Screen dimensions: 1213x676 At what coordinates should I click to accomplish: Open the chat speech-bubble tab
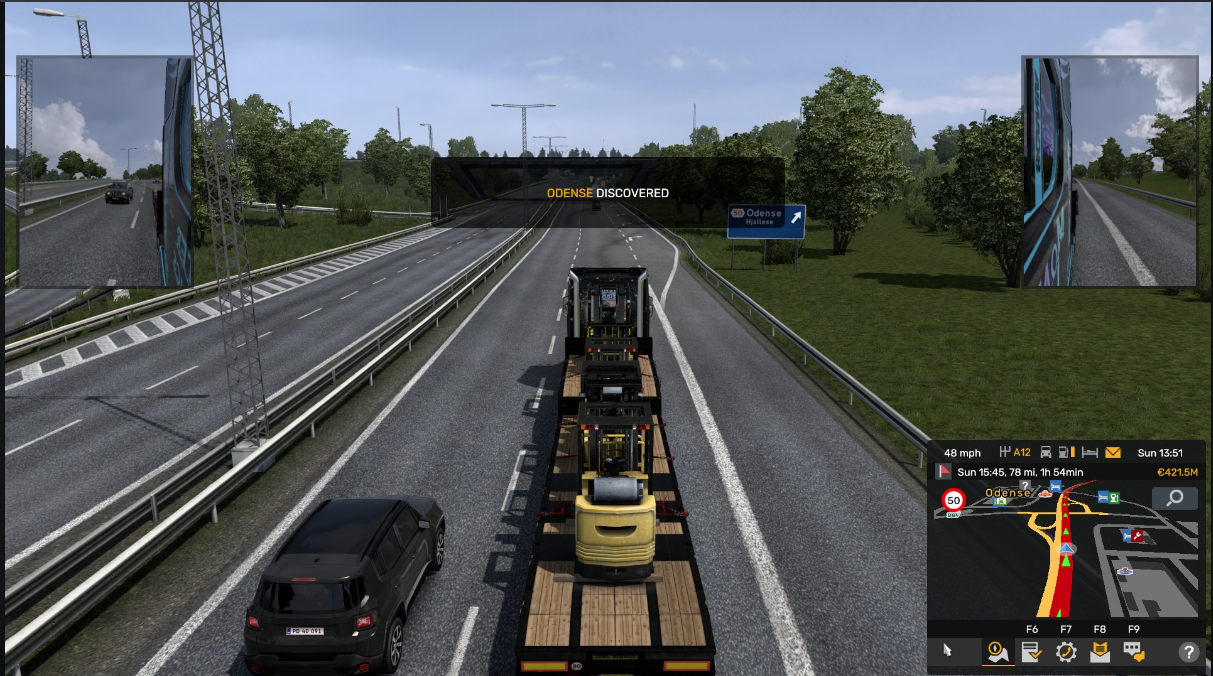pos(1134,652)
